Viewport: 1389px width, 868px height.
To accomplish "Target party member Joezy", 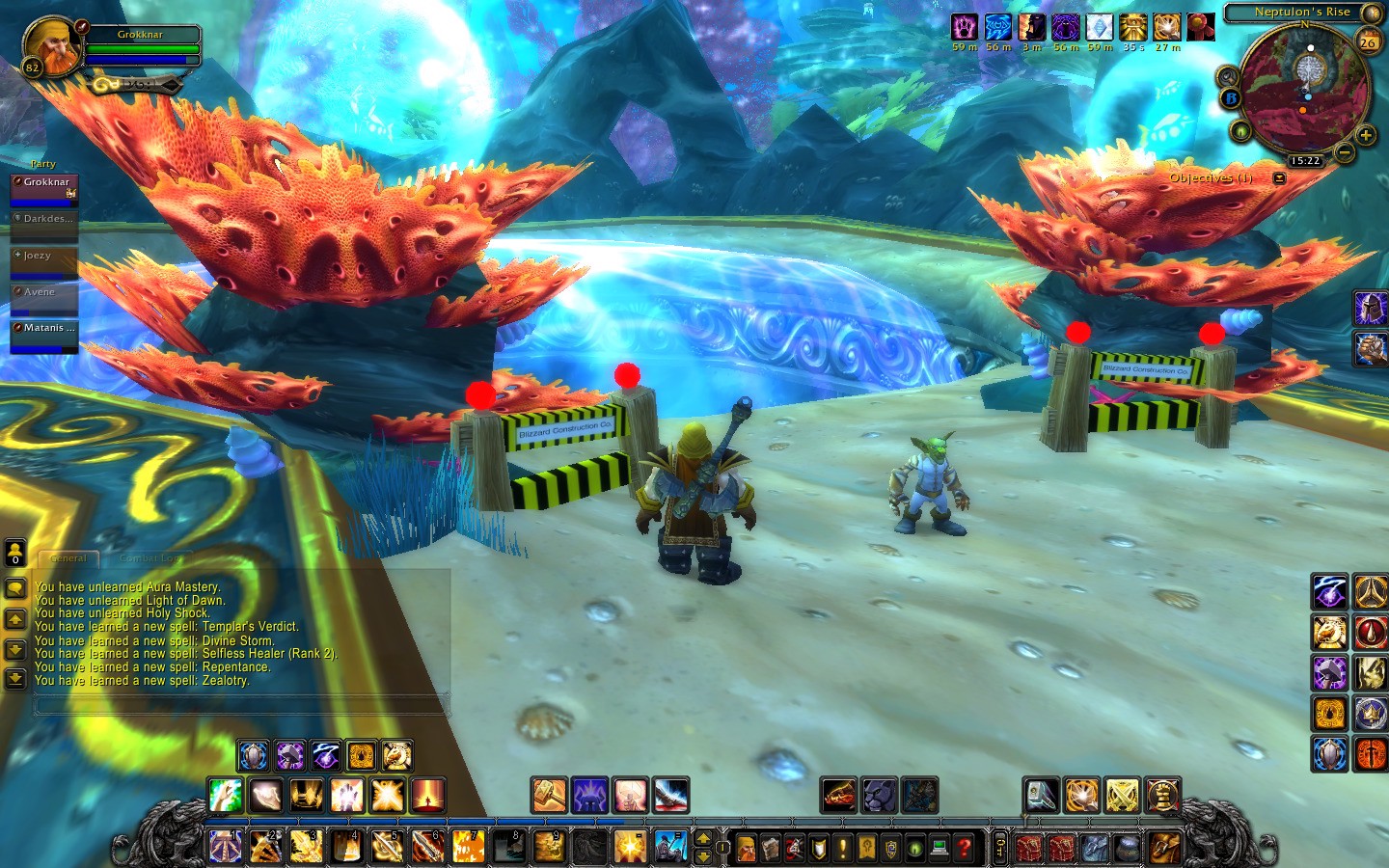I will point(43,262).
